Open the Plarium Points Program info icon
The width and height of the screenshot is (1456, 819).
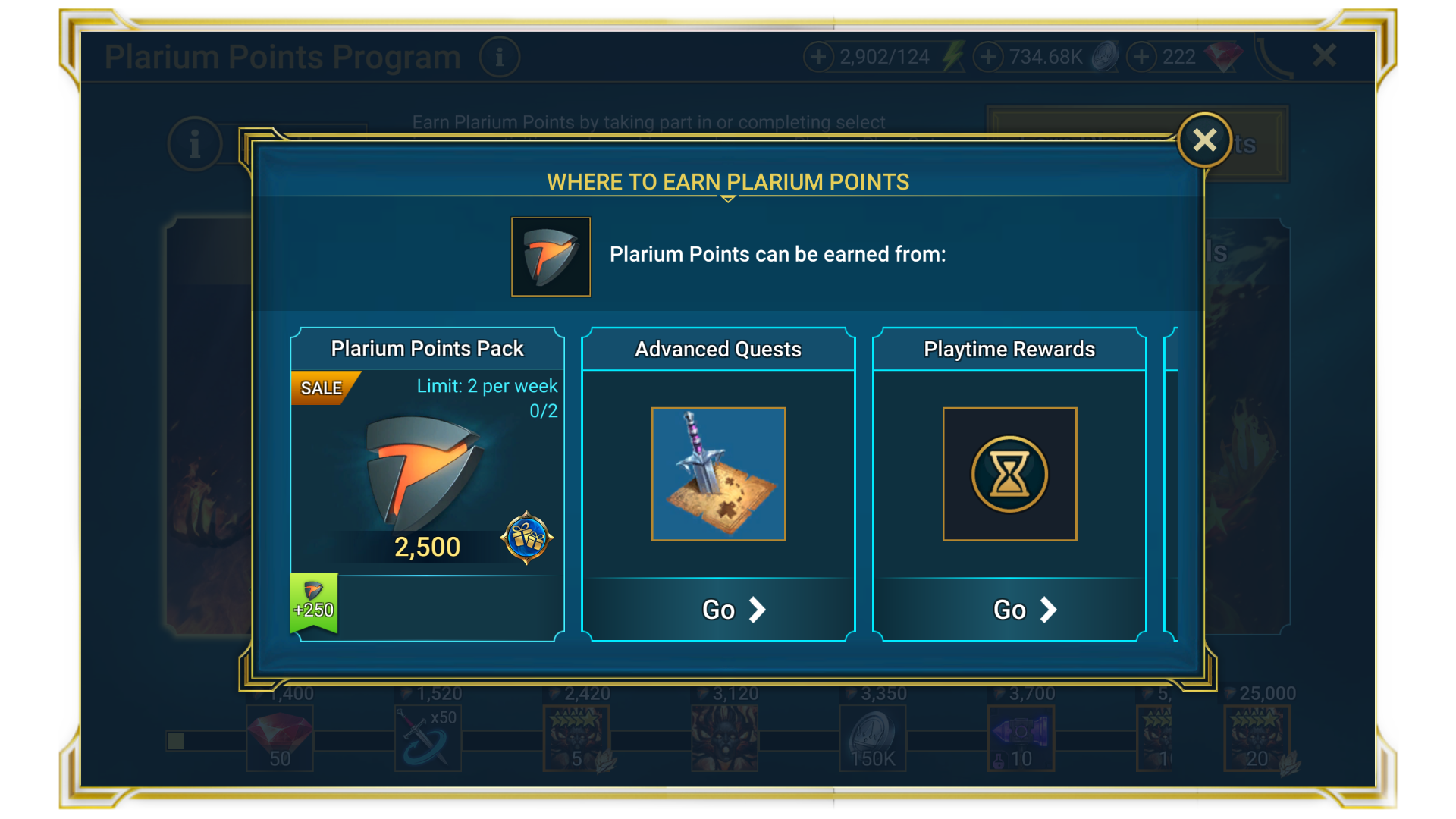(x=500, y=57)
